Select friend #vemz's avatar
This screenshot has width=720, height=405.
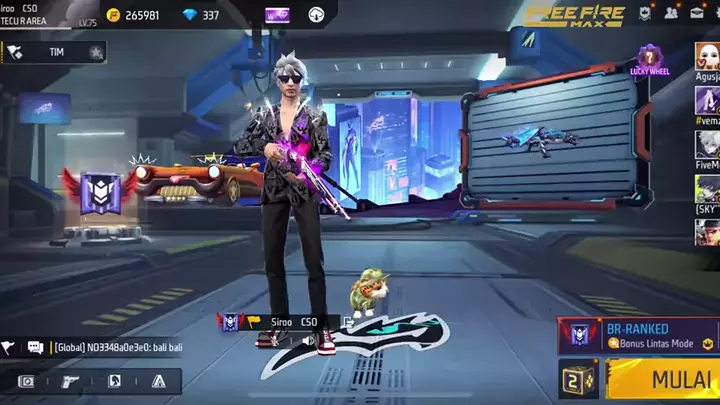tap(707, 100)
